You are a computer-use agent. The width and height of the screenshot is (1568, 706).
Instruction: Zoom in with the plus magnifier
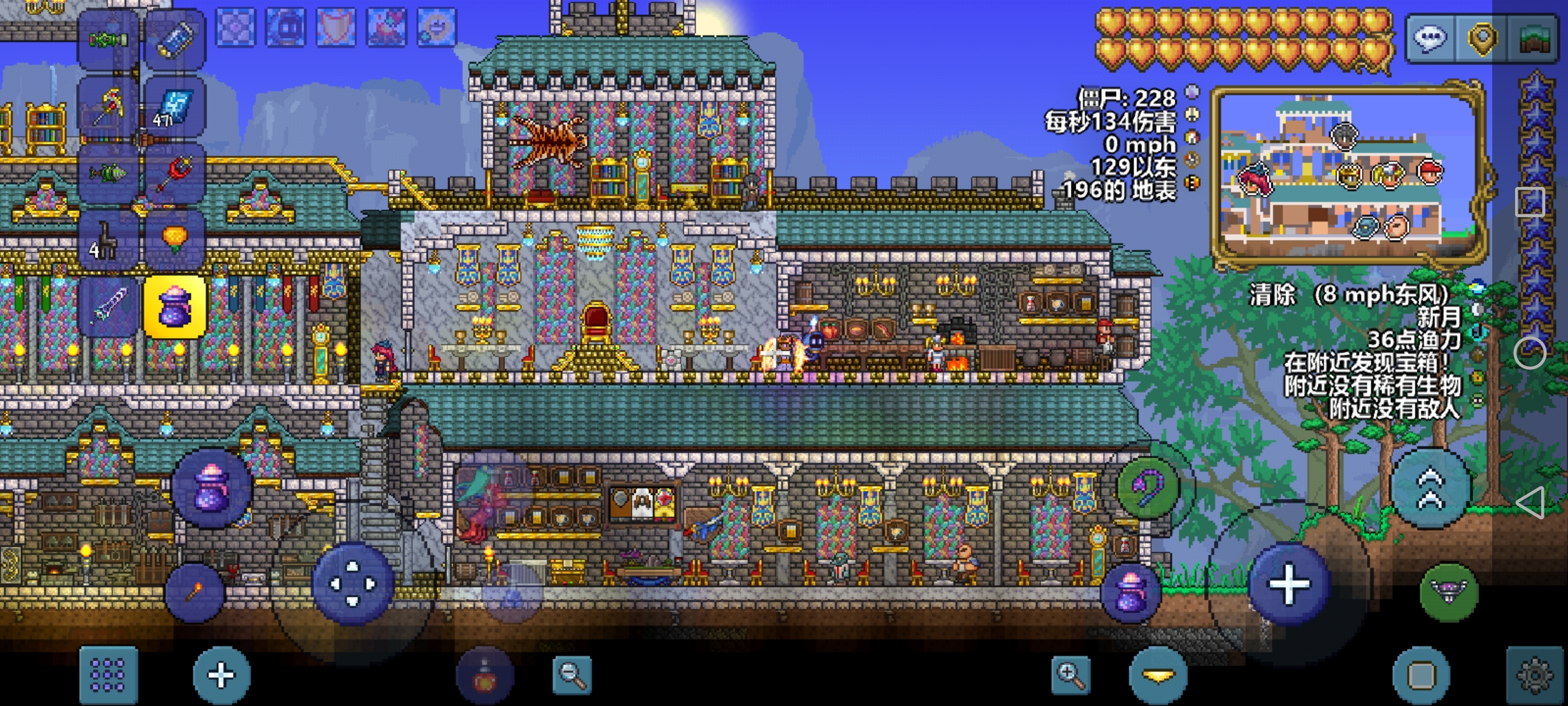1071,675
